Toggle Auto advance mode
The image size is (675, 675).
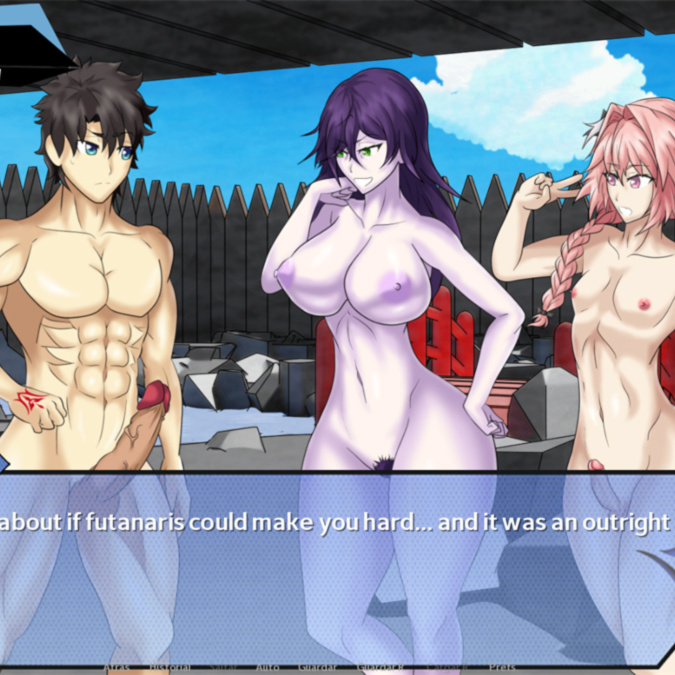(x=267, y=666)
